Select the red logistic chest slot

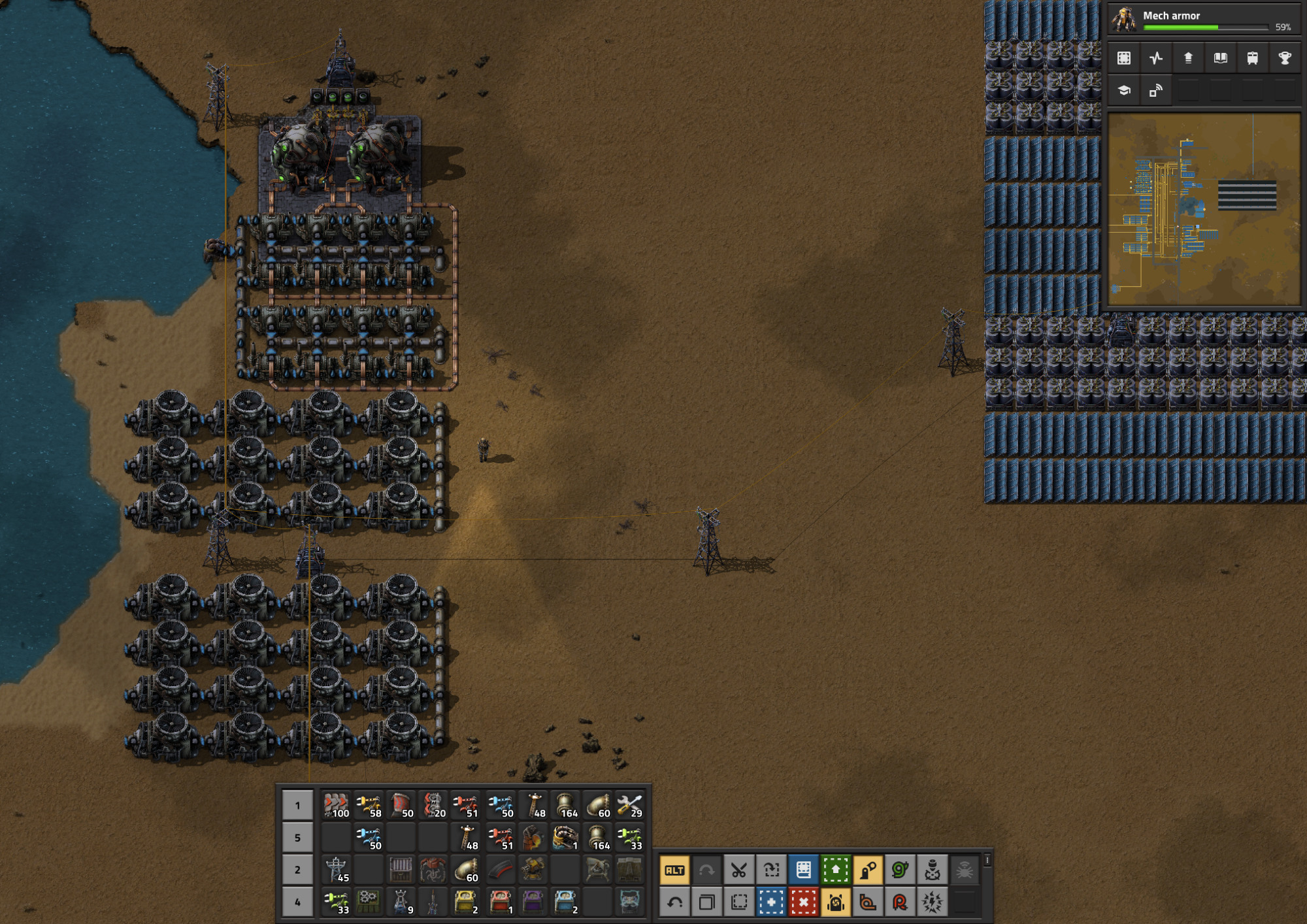tap(500, 902)
